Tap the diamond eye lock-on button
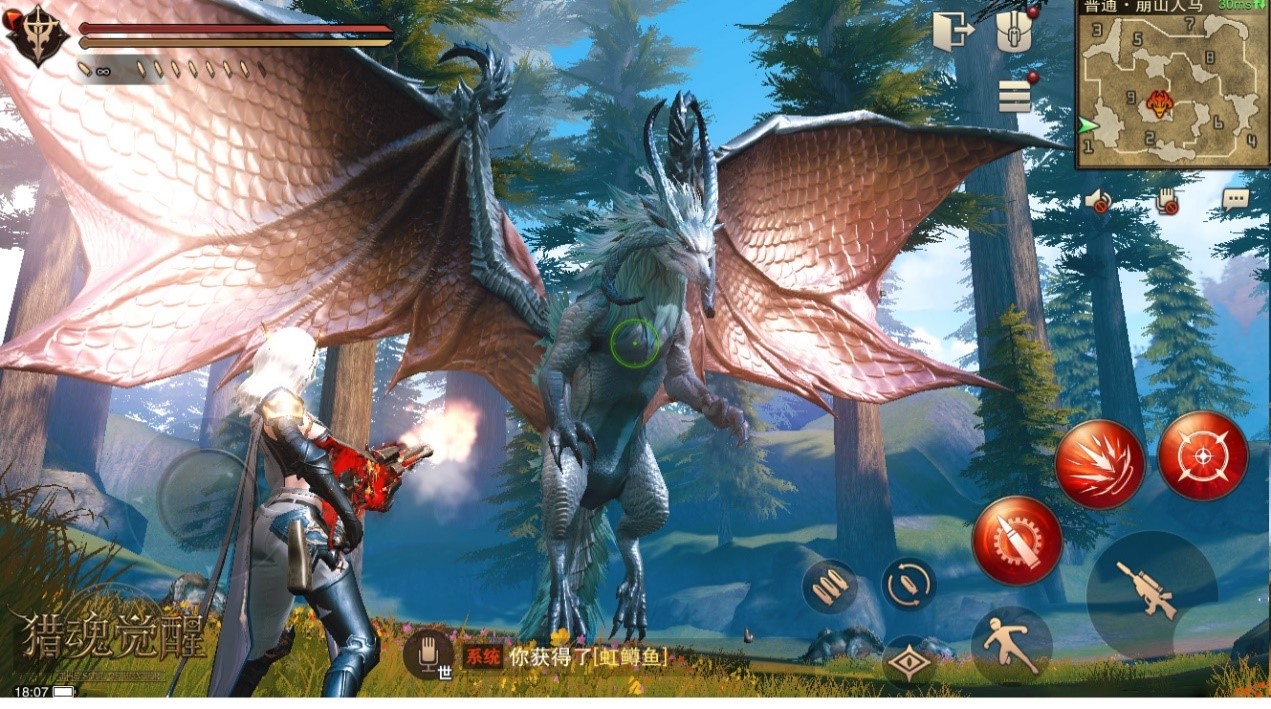The width and height of the screenshot is (1271, 709). (909, 663)
